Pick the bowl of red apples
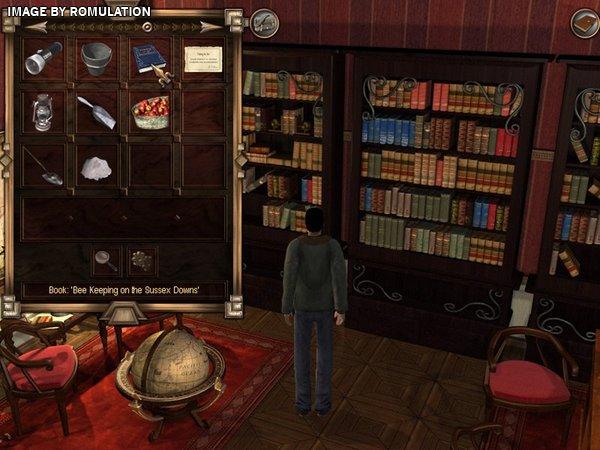This screenshot has width=600, height=450. (x=150, y=111)
